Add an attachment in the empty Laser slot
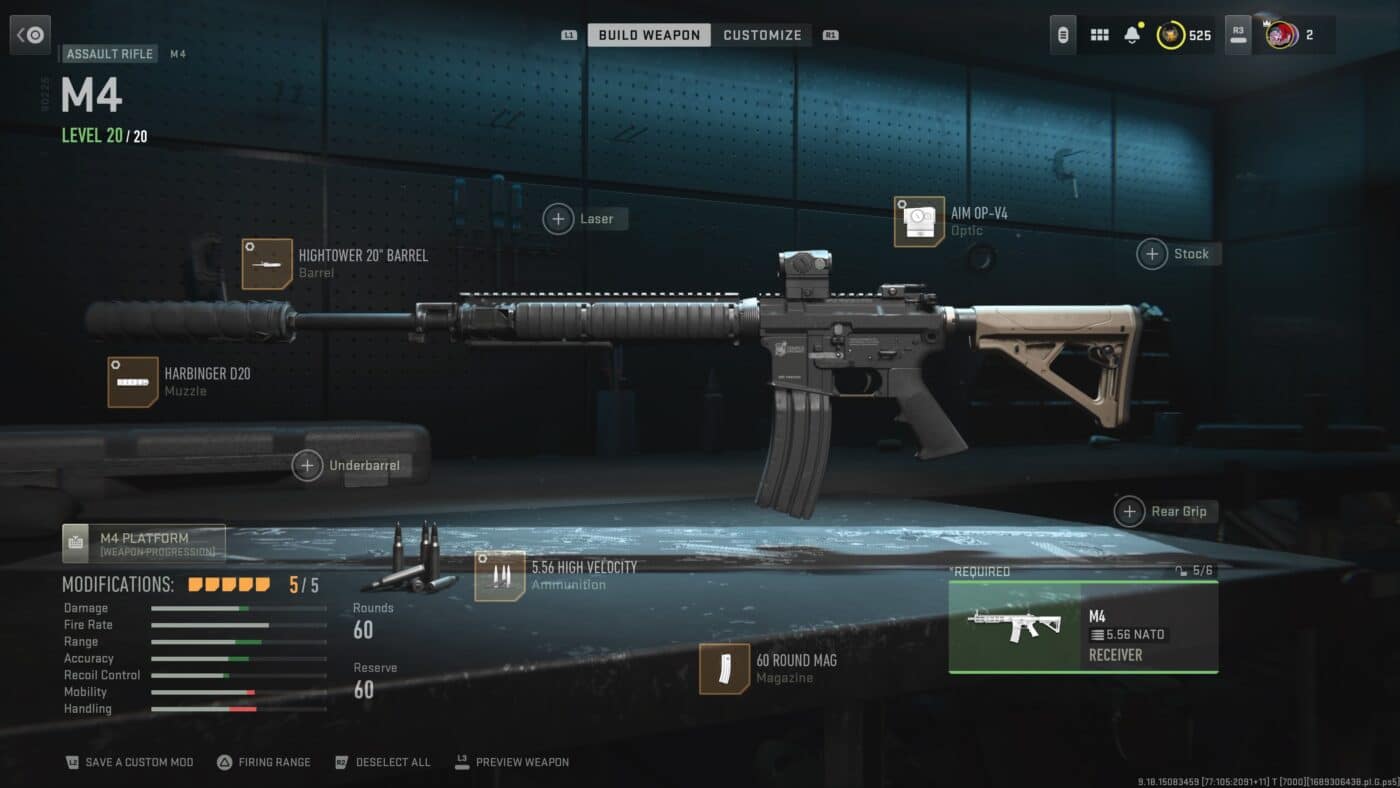Viewport: 1400px width, 788px height. pyautogui.click(x=558, y=218)
